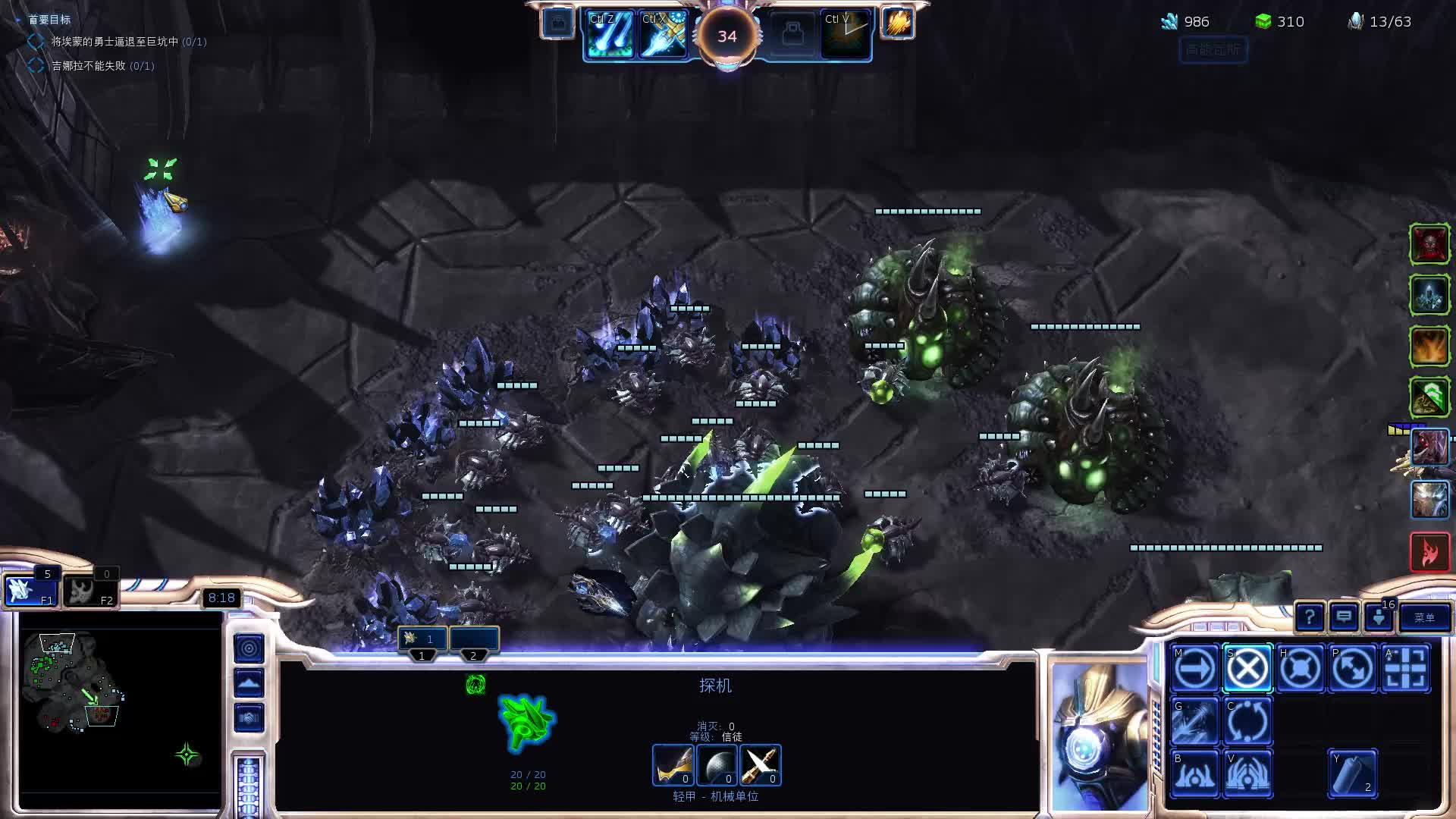Screen dimensions: 1456x819
Task: Use the canister item ability
Action: pyautogui.click(x=1353, y=773)
